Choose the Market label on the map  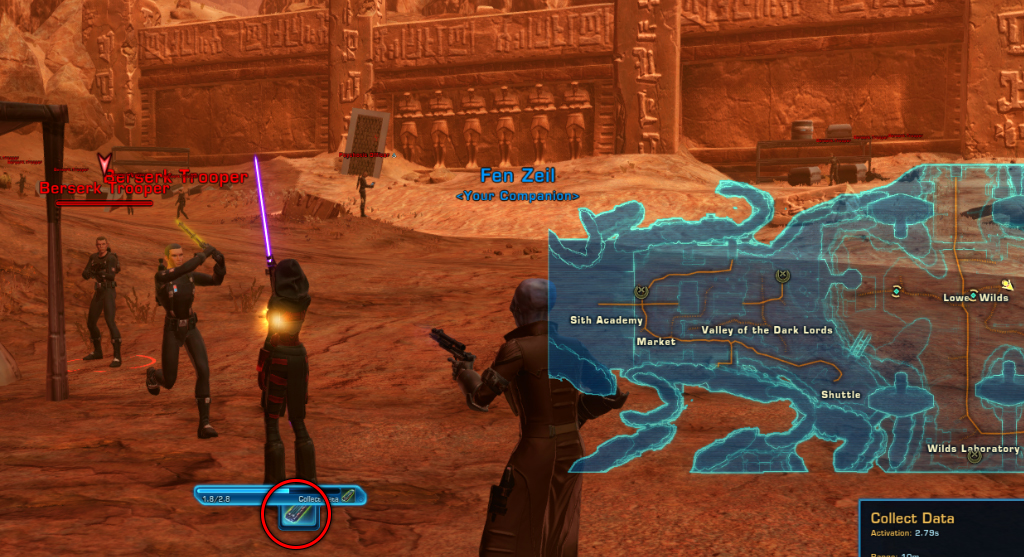click(655, 342)
